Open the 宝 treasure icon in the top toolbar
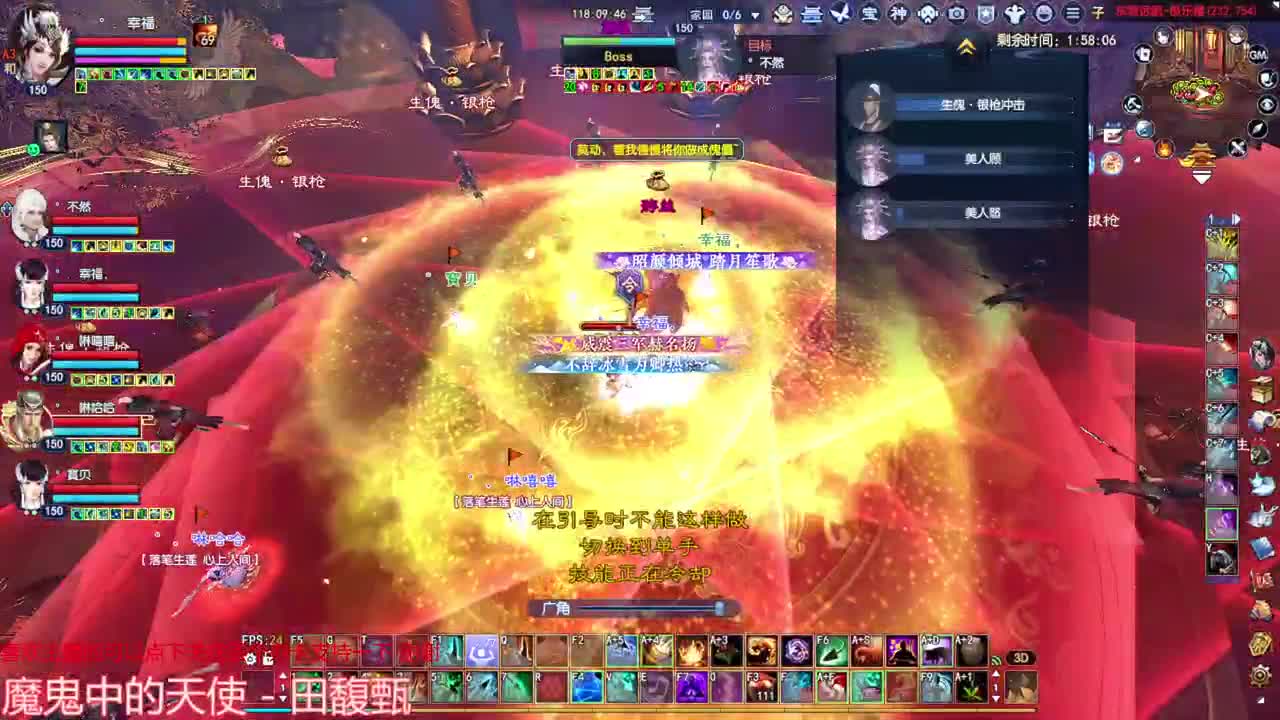 pos(869,13)
